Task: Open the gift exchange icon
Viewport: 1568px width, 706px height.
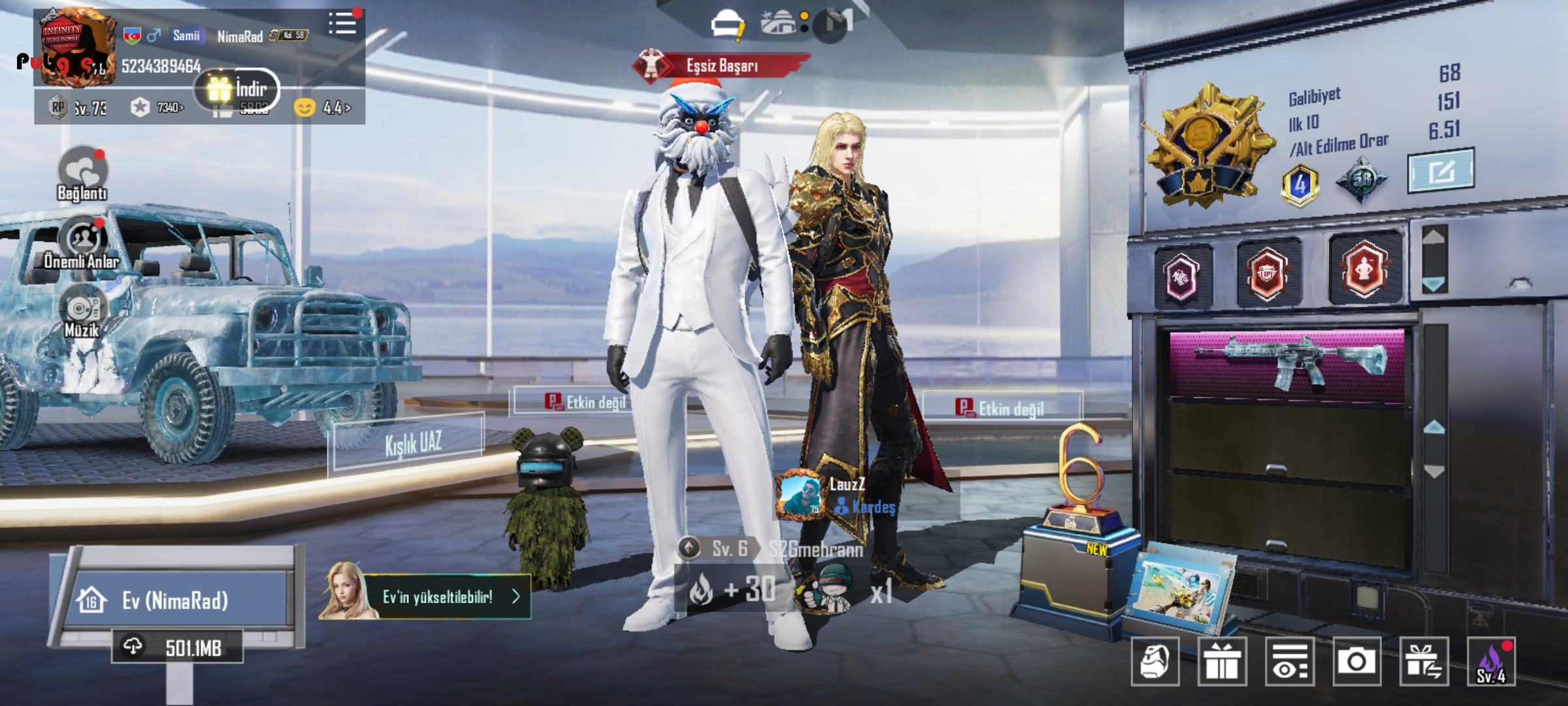Action: 1424,662
